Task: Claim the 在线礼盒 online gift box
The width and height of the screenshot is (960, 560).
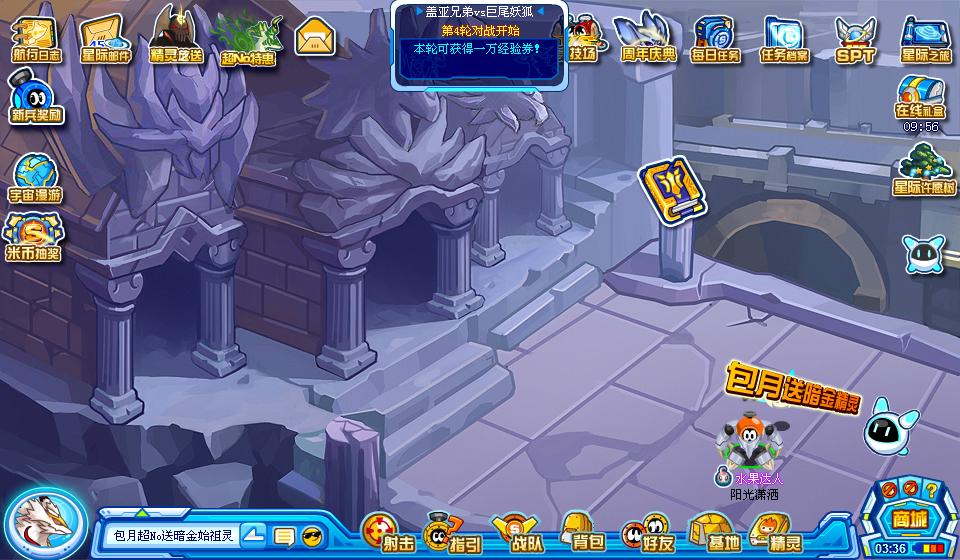Action: pos(921,98)
